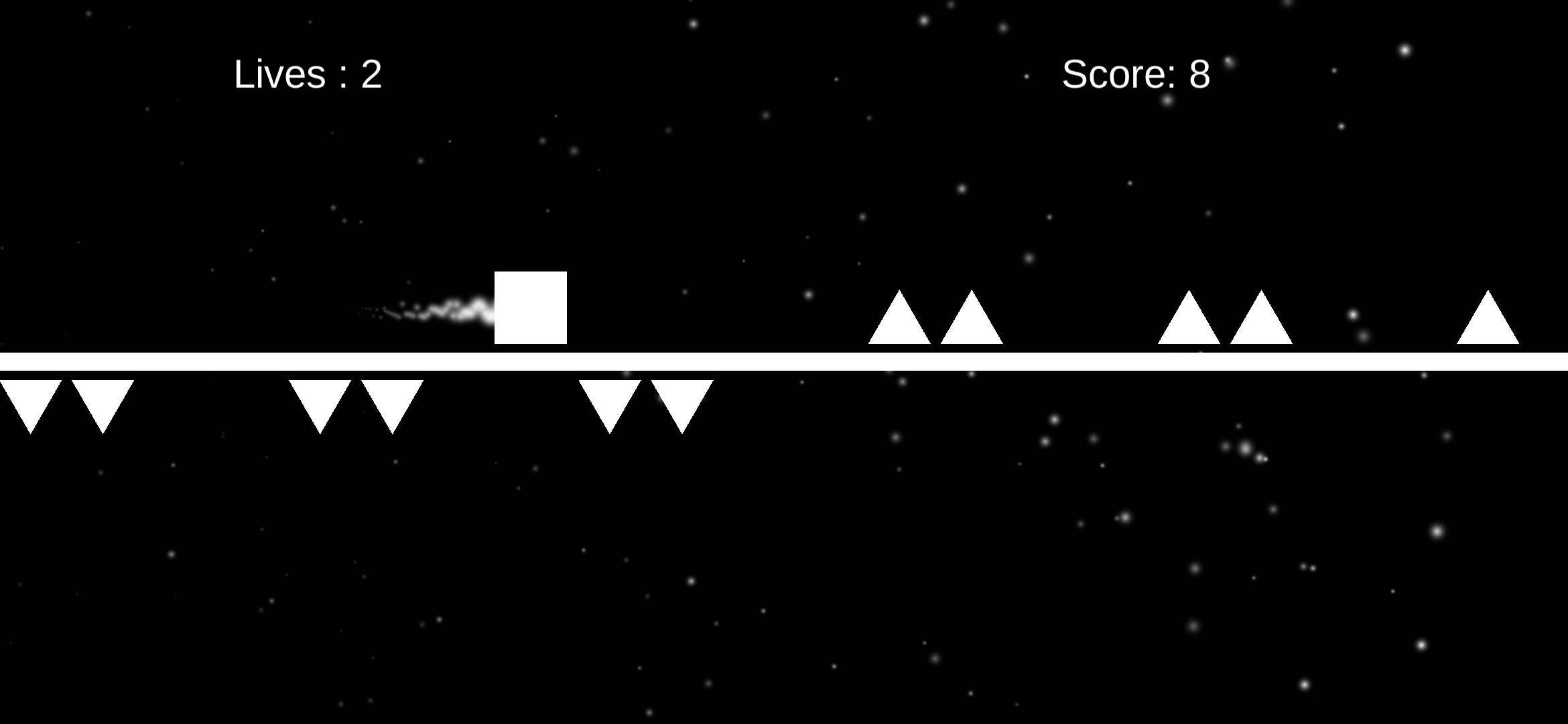This screenshot has width=1568, height=724.
Task: Click the number 2 in the Lives display
Action: tap(373, 74)
